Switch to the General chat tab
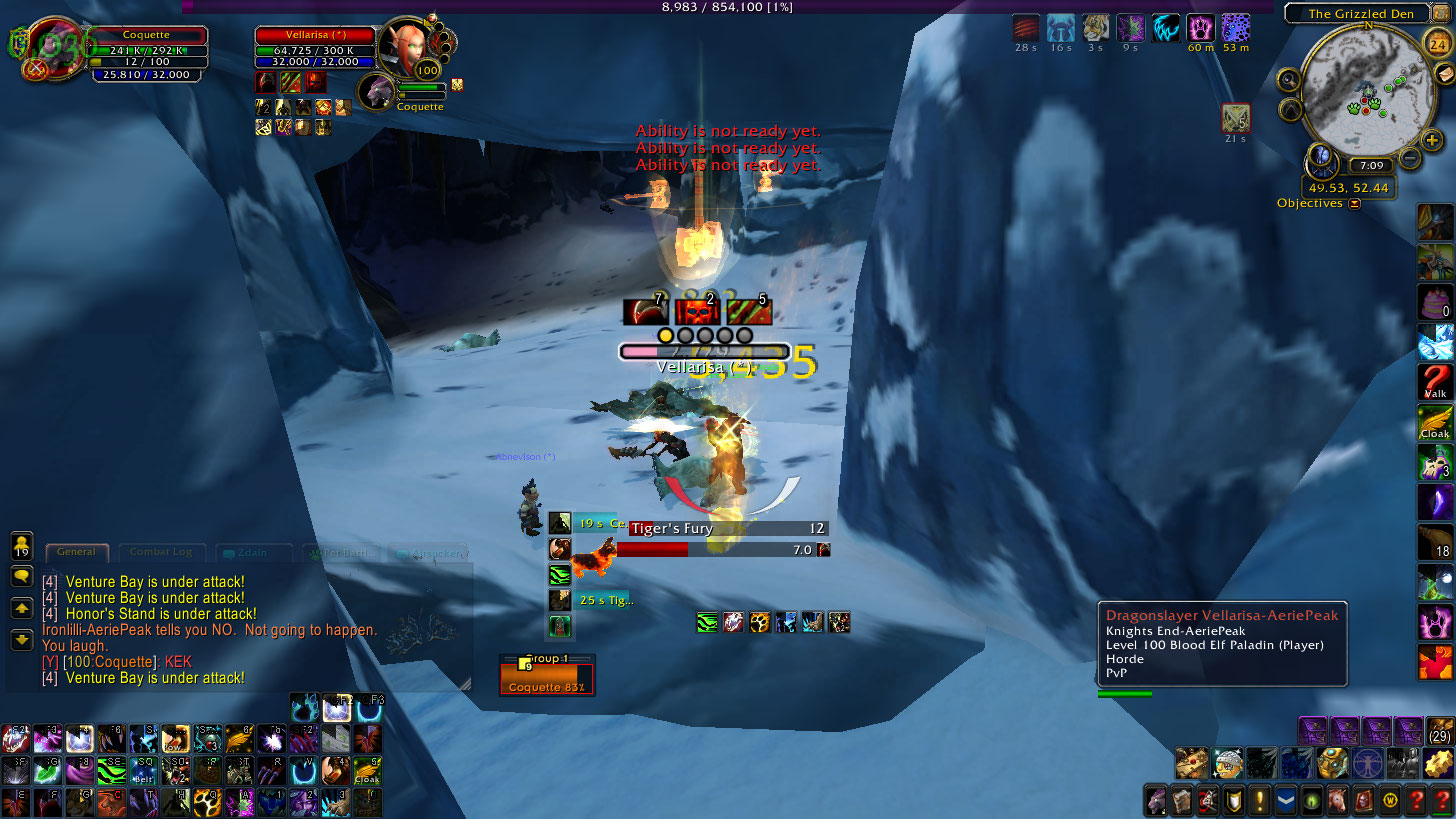The image size is (1456, 819). [77, 552]
